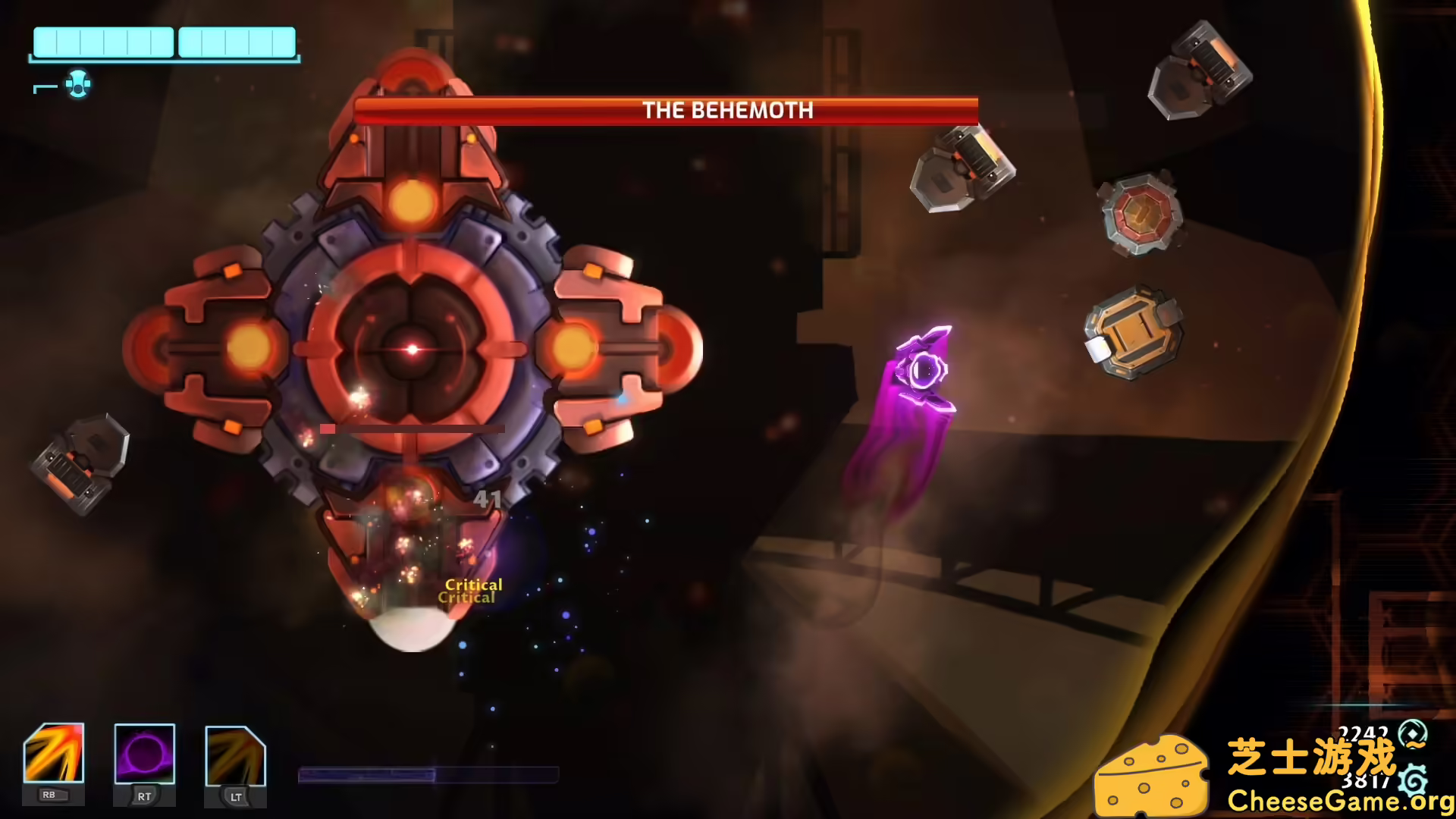The height and width of the screenshot is (819, 1456).
Task: Click the robot head icon under the shield bar
Action: pyautogui.click(x=77, y=84)
